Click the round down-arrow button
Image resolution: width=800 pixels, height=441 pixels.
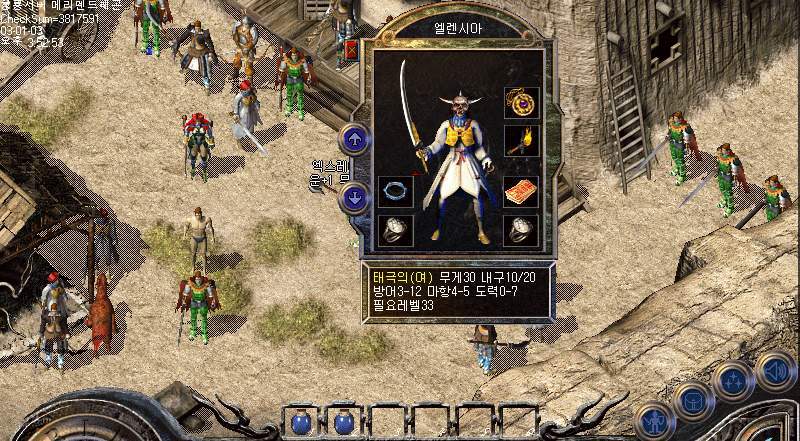coord(354,197)
